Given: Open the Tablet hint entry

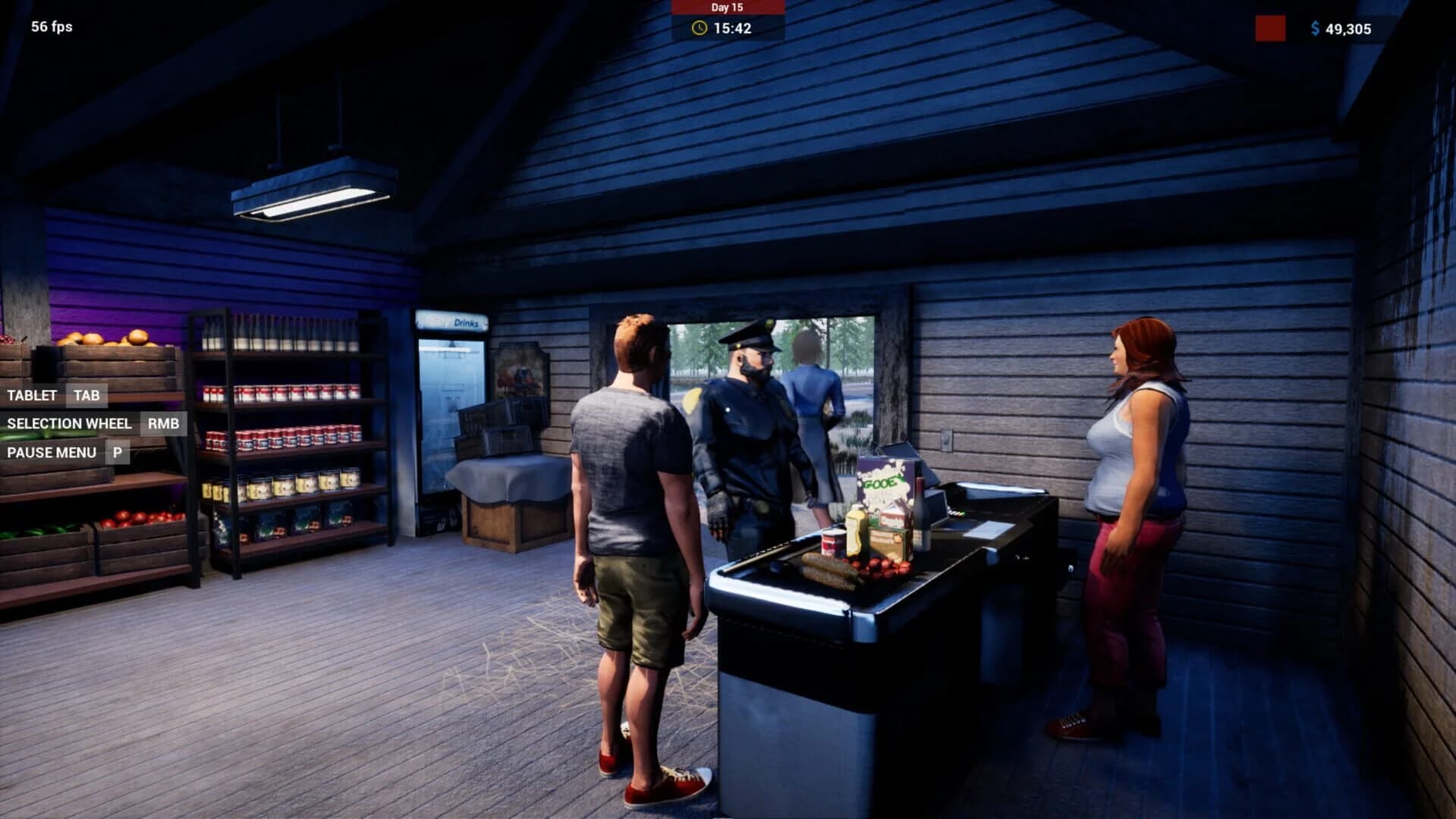Looking at the screenshot, I should (x=32, y=395).
